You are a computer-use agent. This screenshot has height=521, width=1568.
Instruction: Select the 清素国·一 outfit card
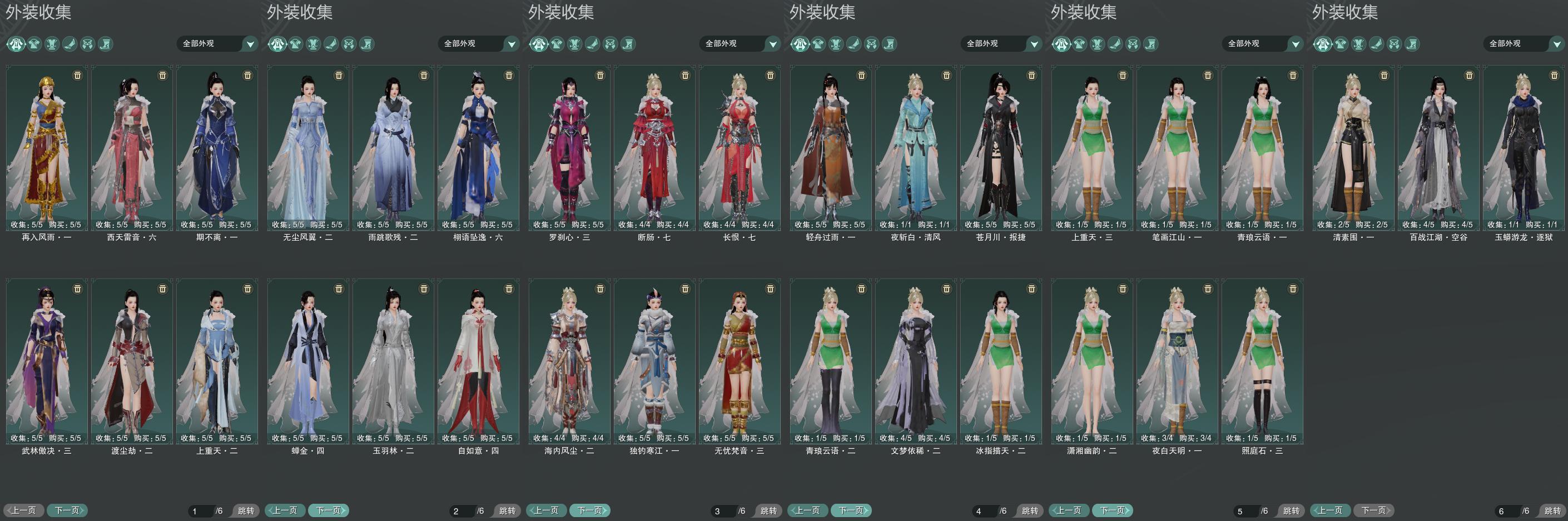point(1353,148)
